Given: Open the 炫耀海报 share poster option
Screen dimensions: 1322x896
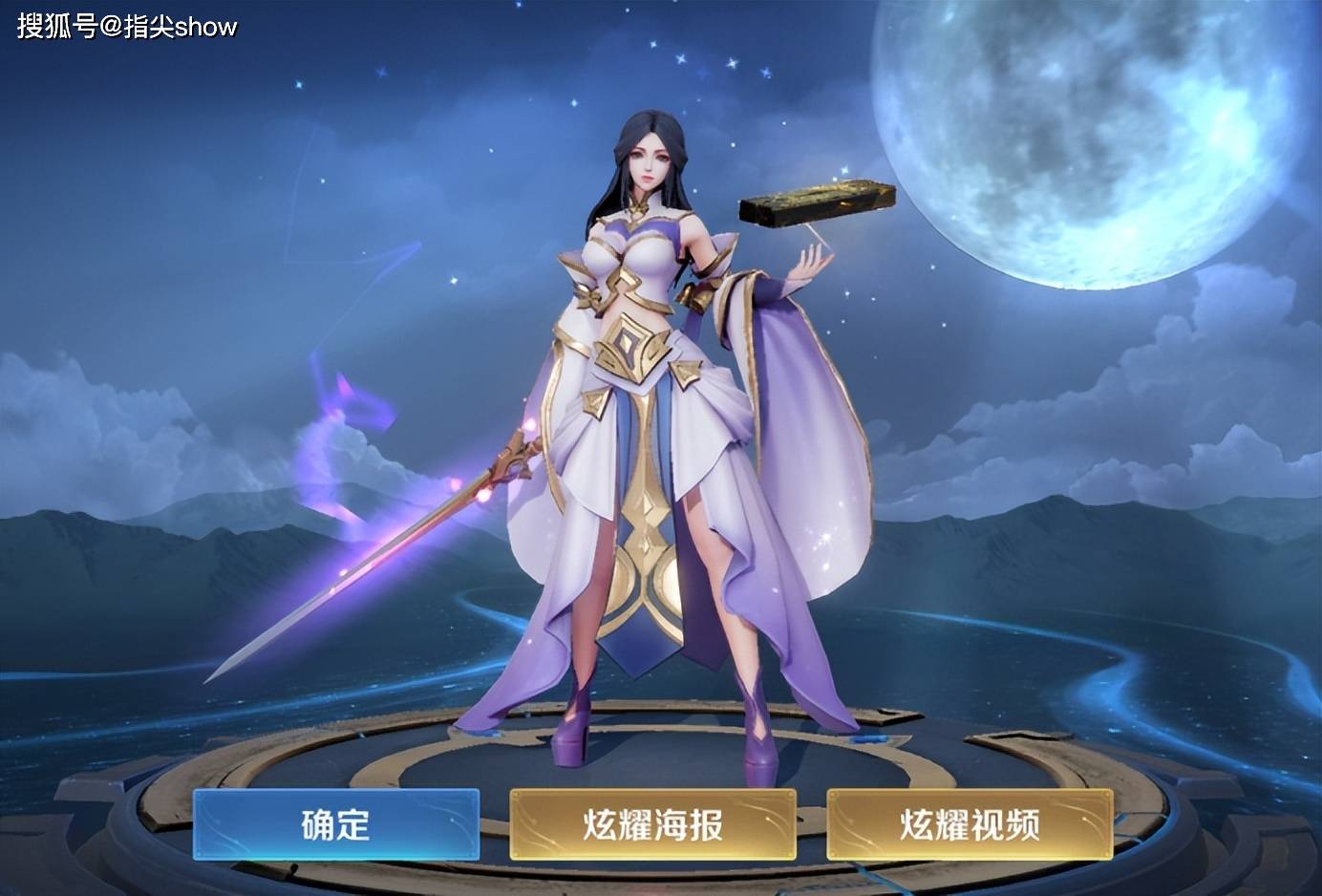Looking at the screenshot, I should pyautogui.click(x=652, y=824).
